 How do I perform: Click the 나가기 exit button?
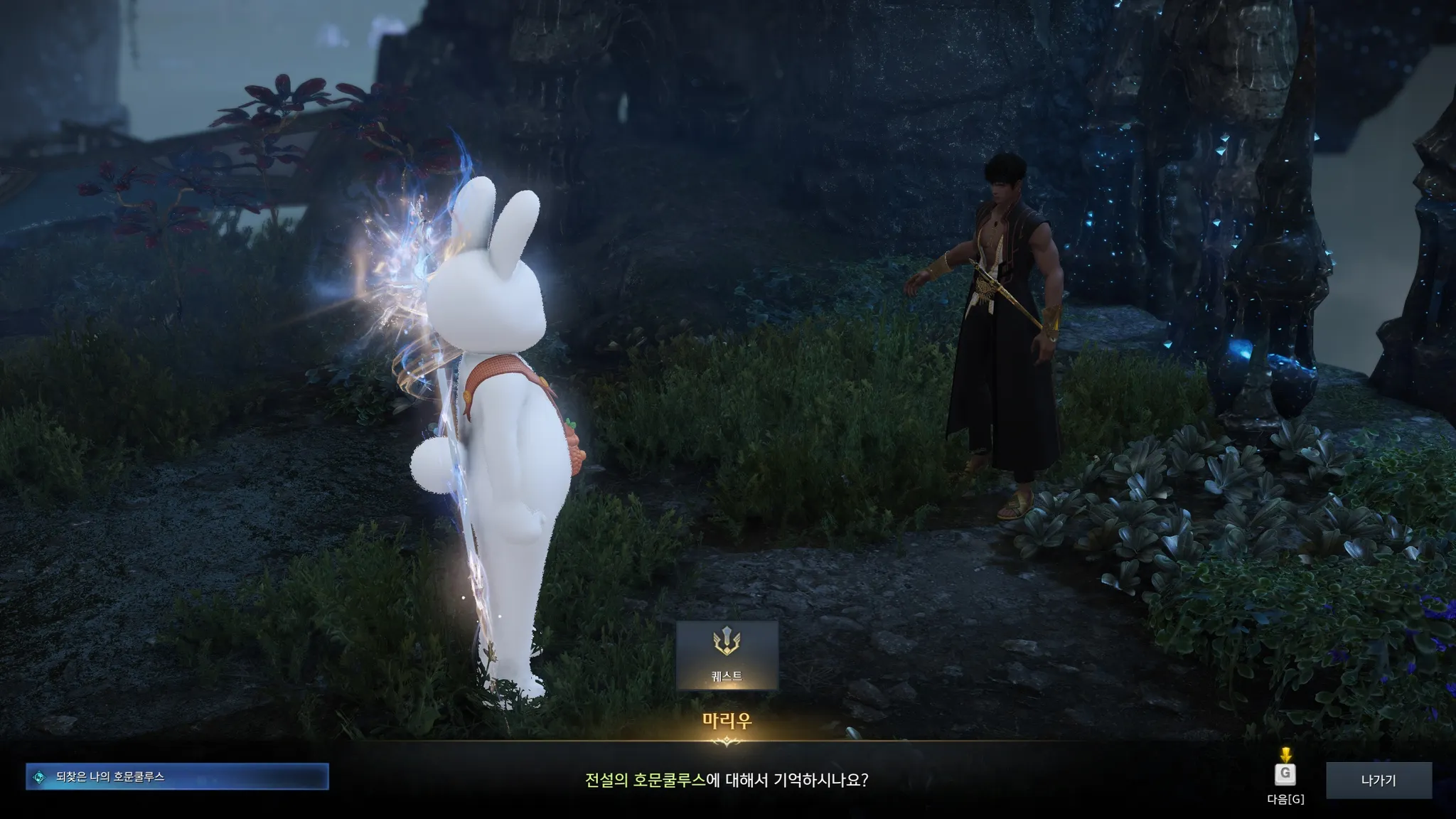pos(1379,780)
